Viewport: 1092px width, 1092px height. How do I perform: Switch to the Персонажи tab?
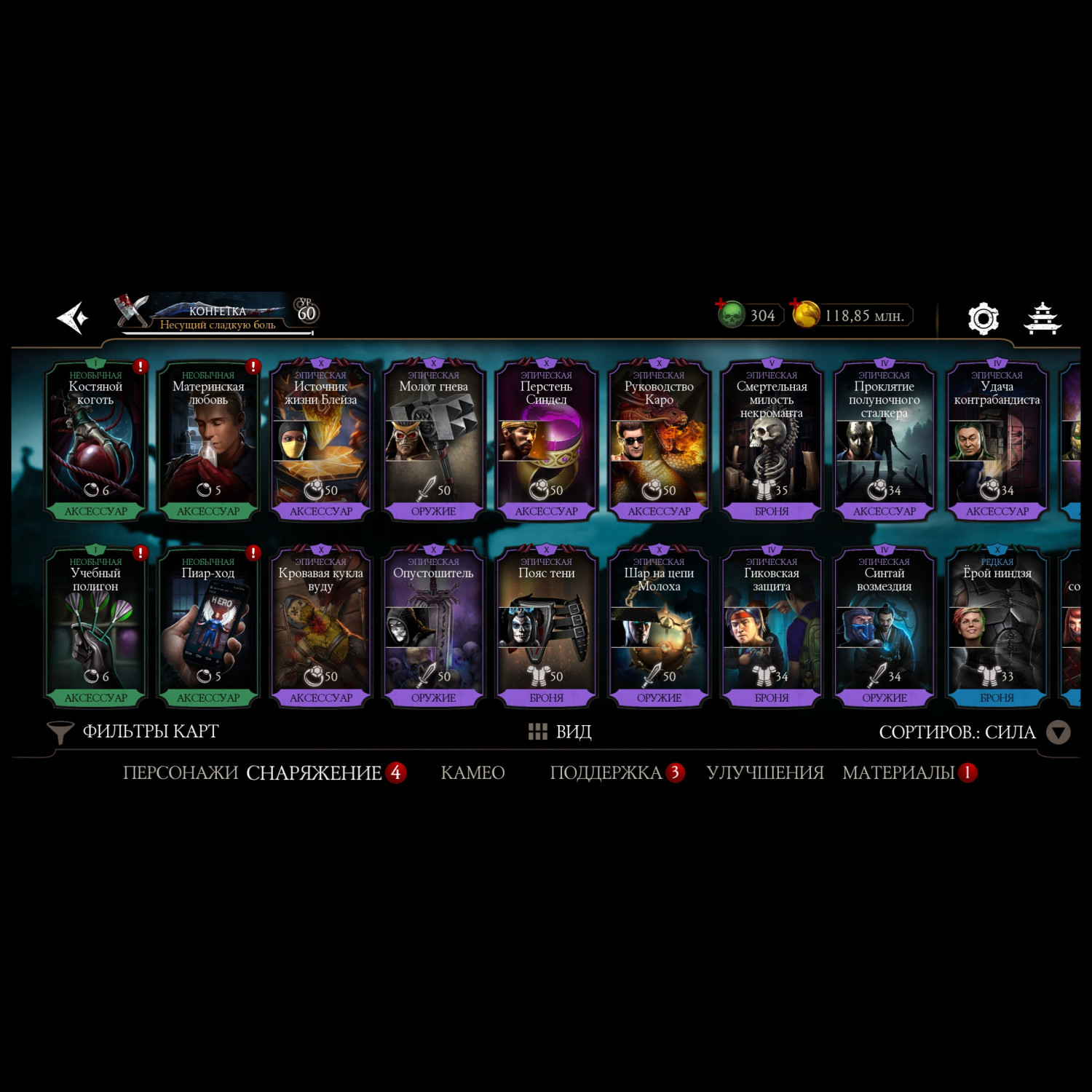click(x=180, y=772)
